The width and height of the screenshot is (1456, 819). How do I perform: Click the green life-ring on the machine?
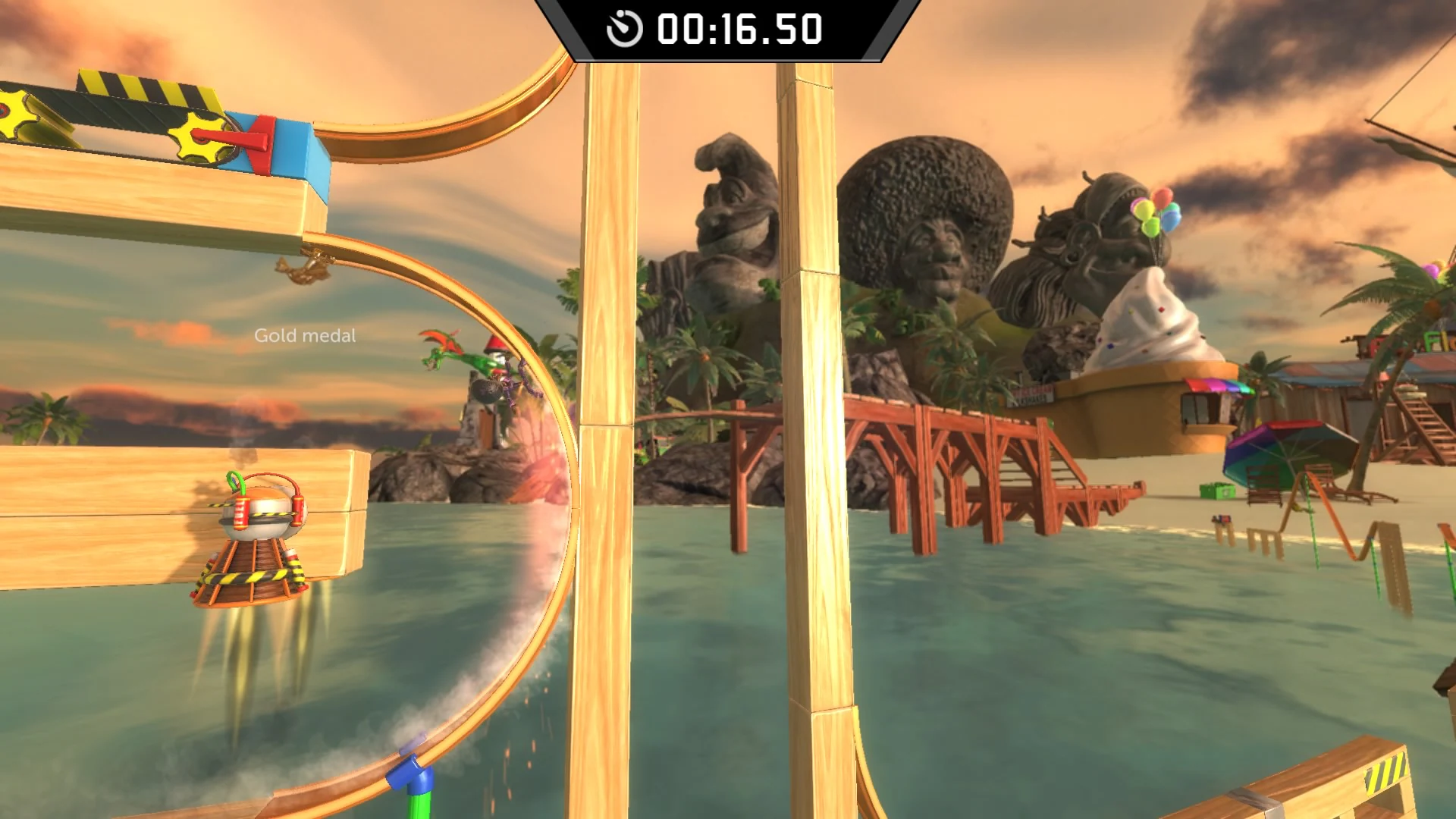click(236, 479)
